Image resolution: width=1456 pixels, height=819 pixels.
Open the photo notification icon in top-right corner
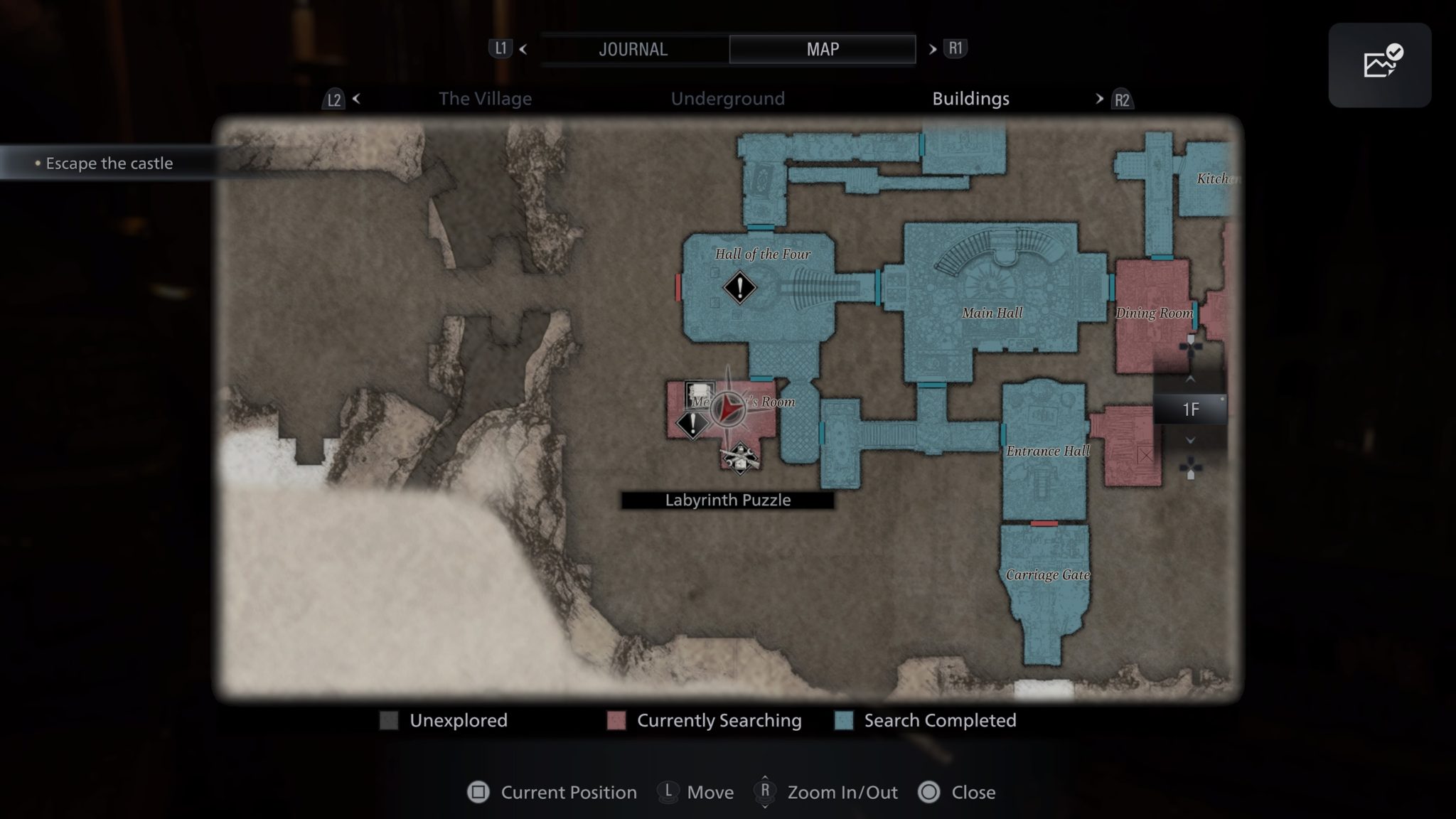1379,64
